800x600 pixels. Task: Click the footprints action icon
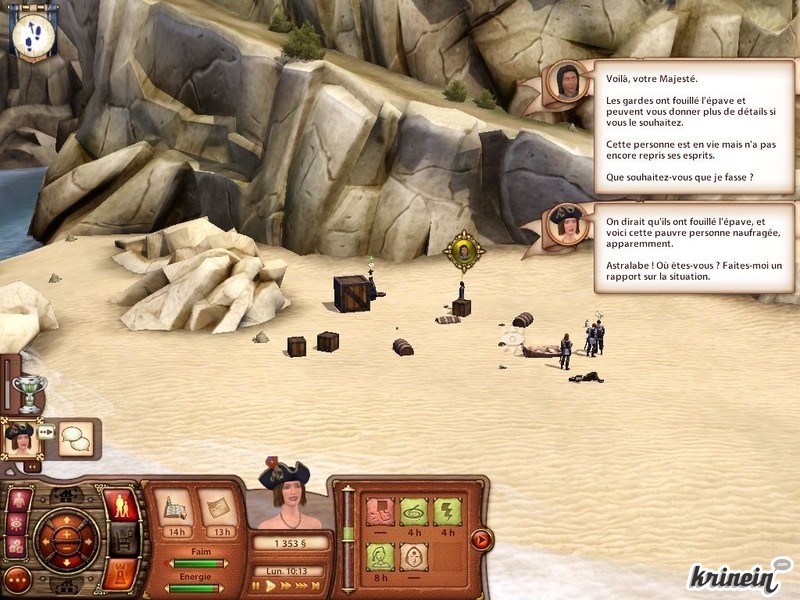coord(34,33)
